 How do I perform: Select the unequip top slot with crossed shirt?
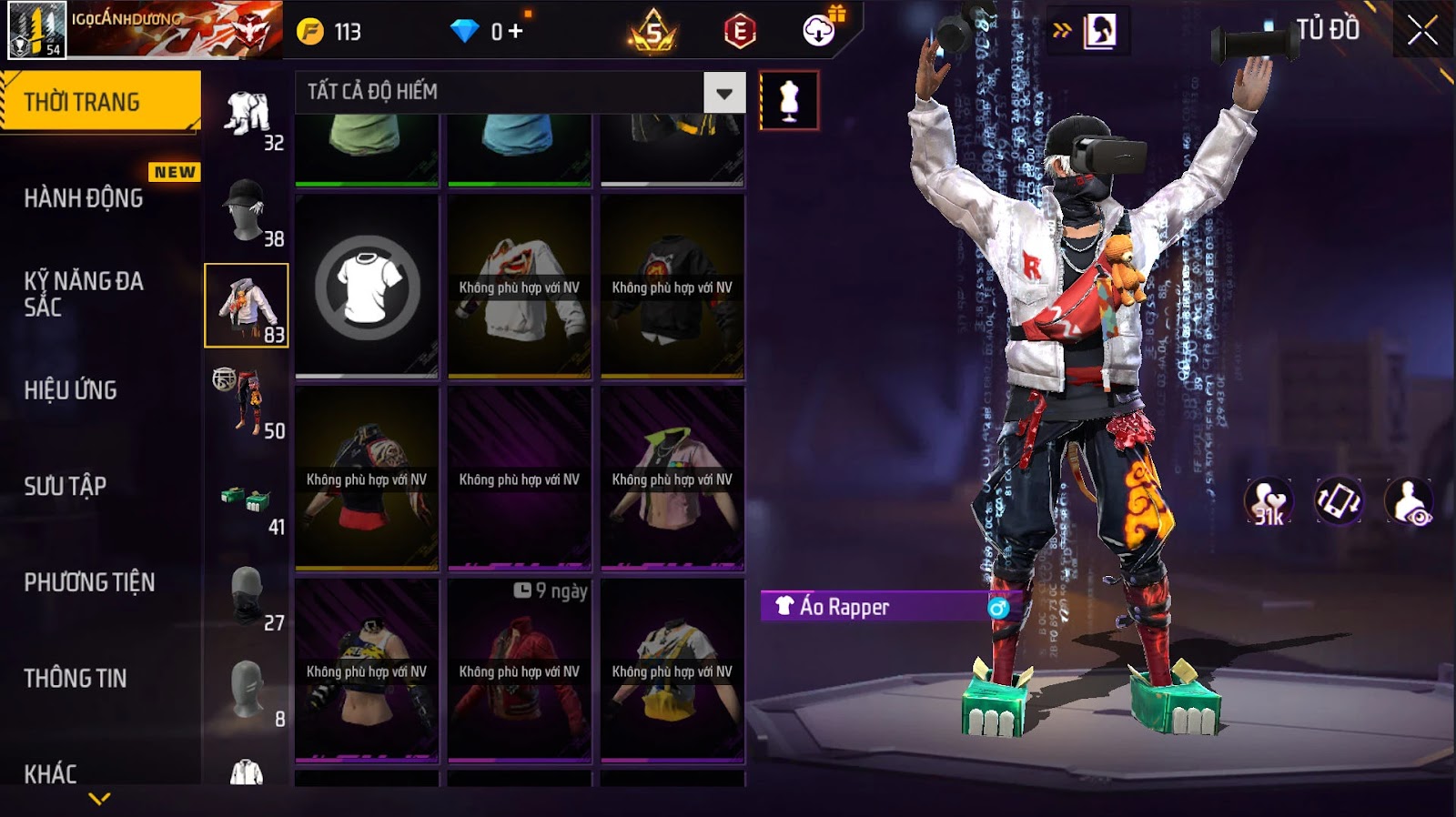tap(367, 287)
